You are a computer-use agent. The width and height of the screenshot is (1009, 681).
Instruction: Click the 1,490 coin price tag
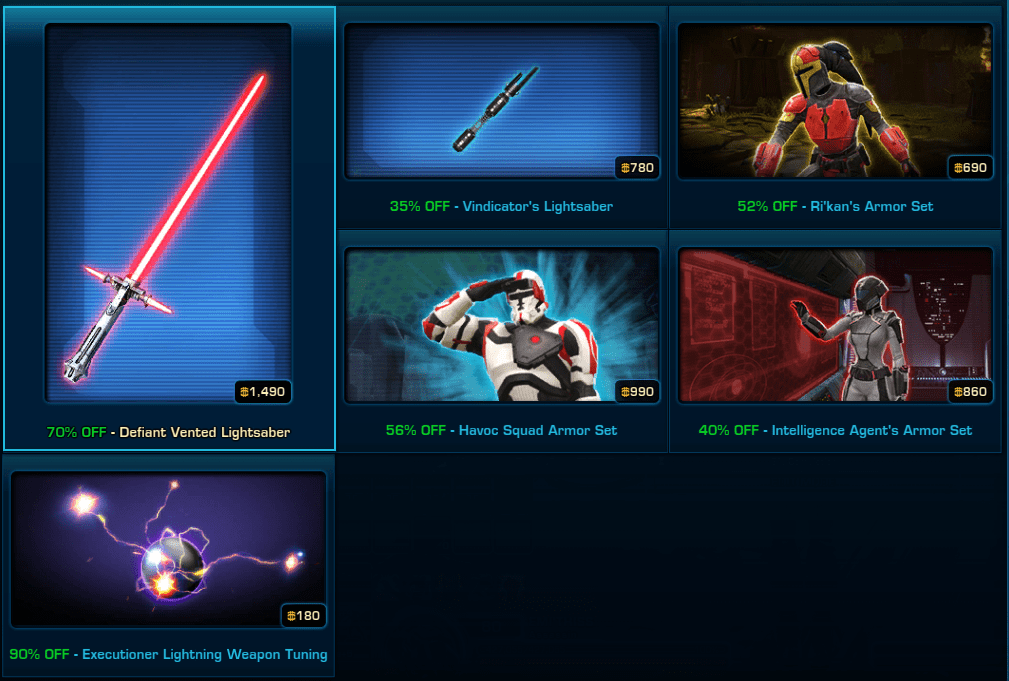(264, 391)
